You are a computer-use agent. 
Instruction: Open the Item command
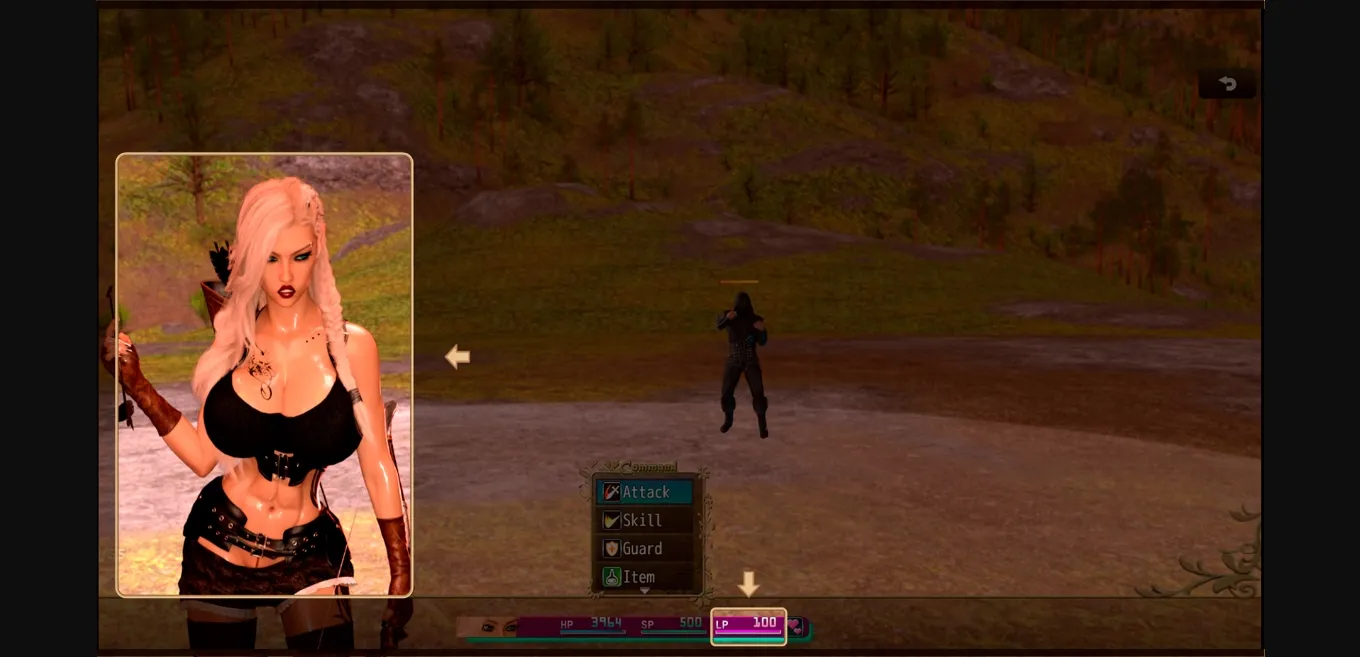[645, 576]
